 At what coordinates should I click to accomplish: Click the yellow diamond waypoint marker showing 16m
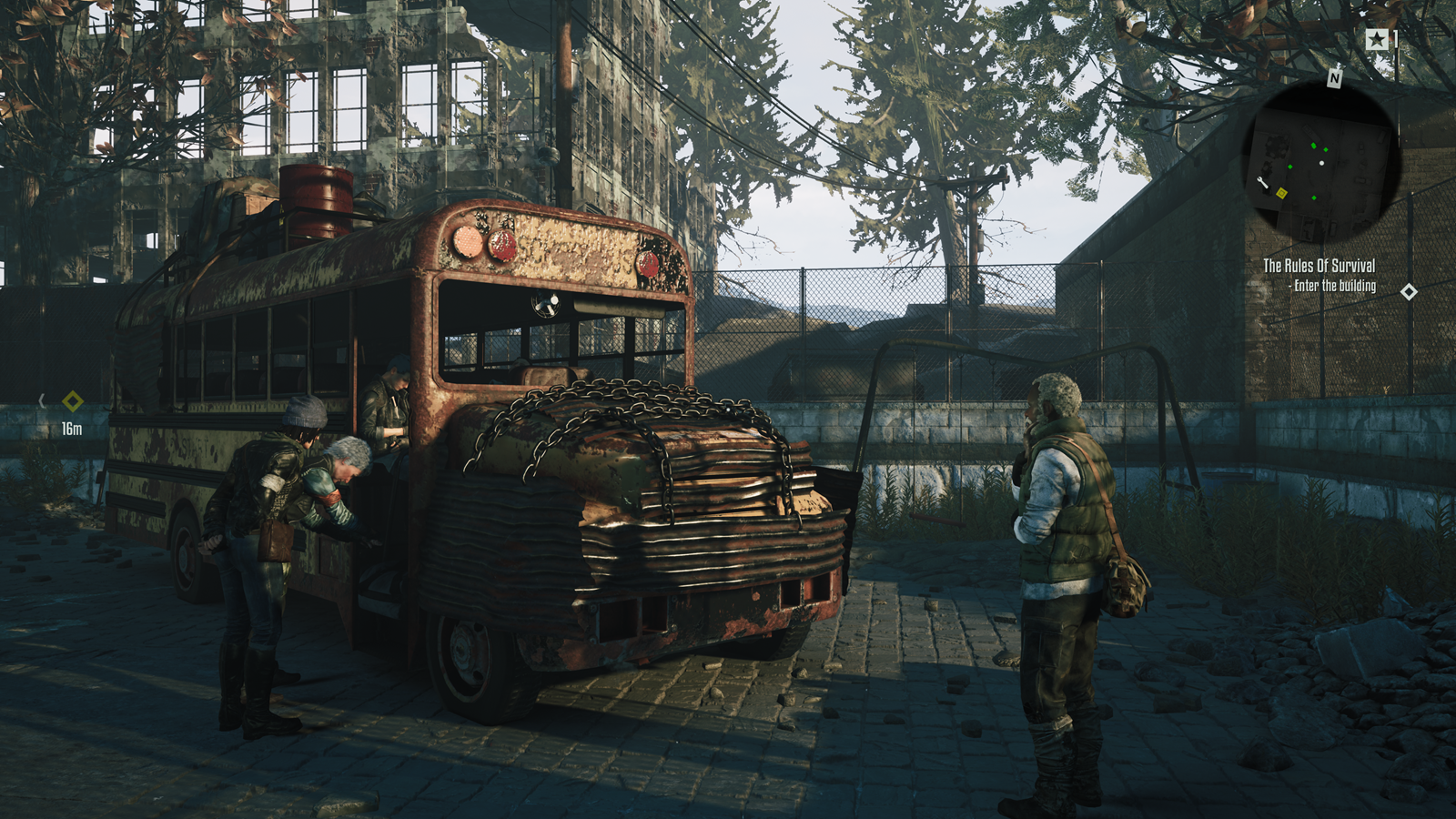tap(73, 401)
